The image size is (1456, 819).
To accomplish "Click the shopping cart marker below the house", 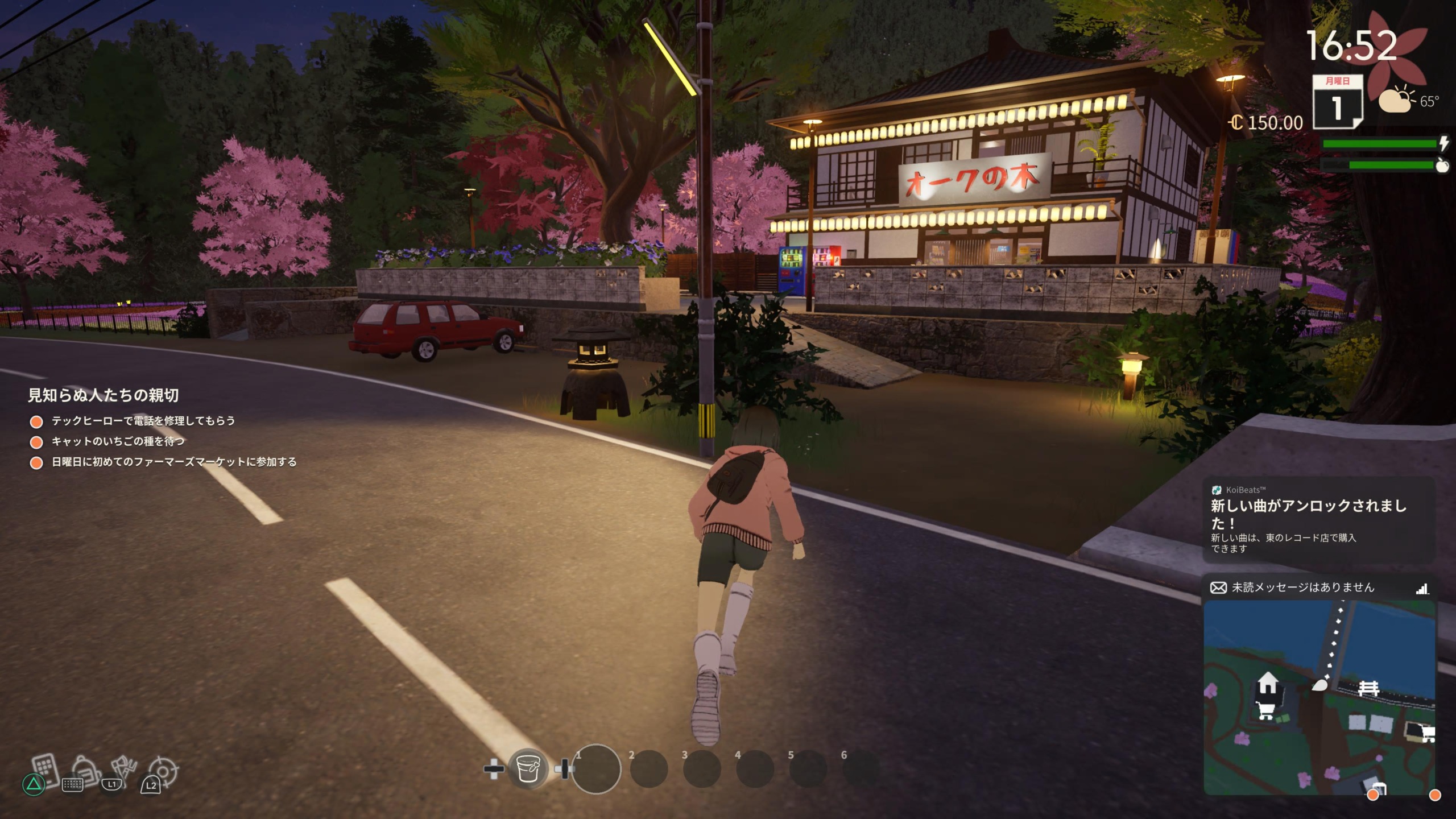I will pyautogui.click(x=1265, y=710).
